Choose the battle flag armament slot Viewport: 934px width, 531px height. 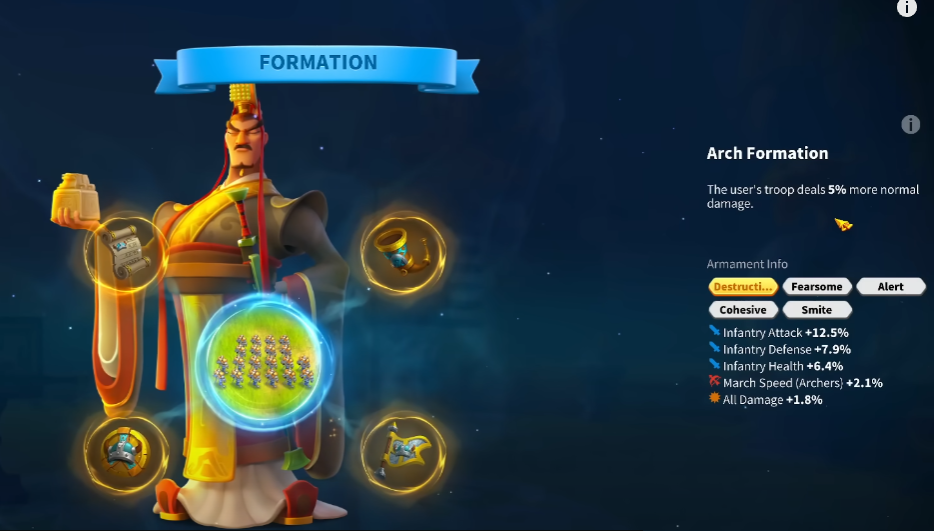[x=402, y=450]
